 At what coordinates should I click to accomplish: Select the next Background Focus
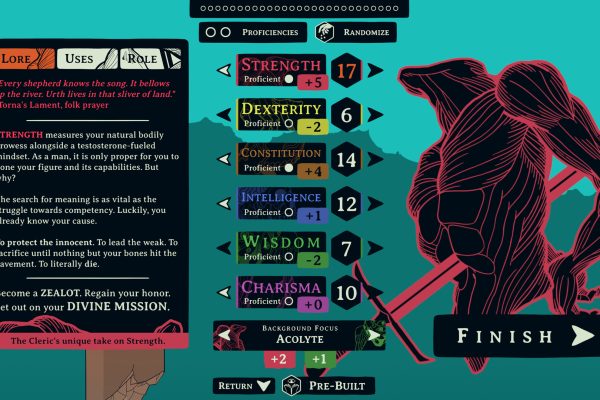click(374, 334)
